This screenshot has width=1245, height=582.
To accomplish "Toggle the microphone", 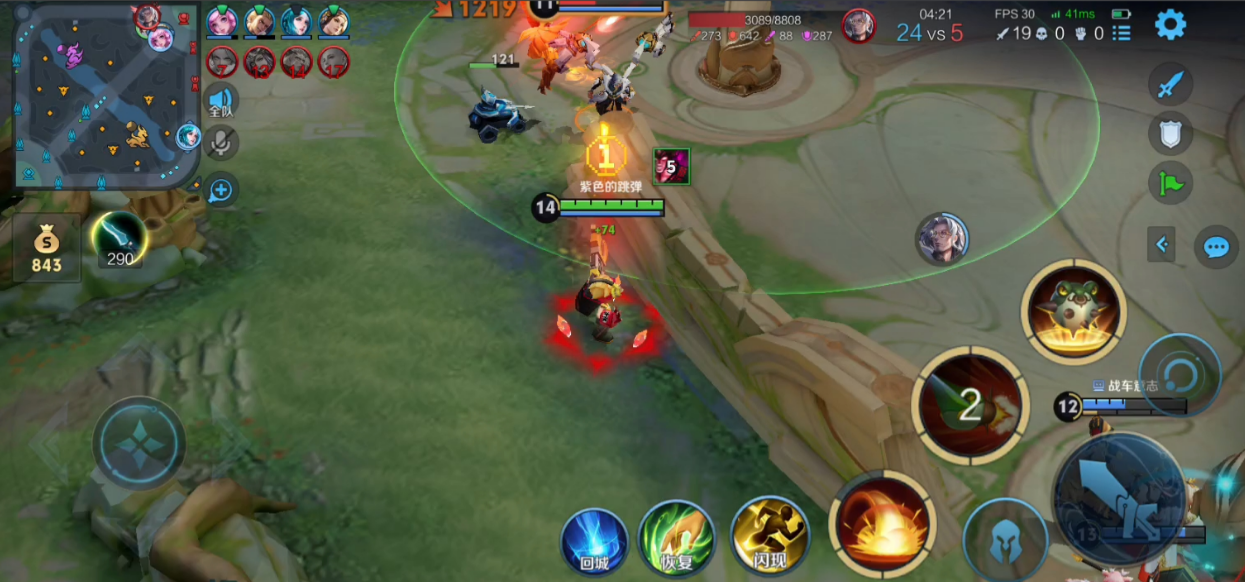I will [221, 144].
